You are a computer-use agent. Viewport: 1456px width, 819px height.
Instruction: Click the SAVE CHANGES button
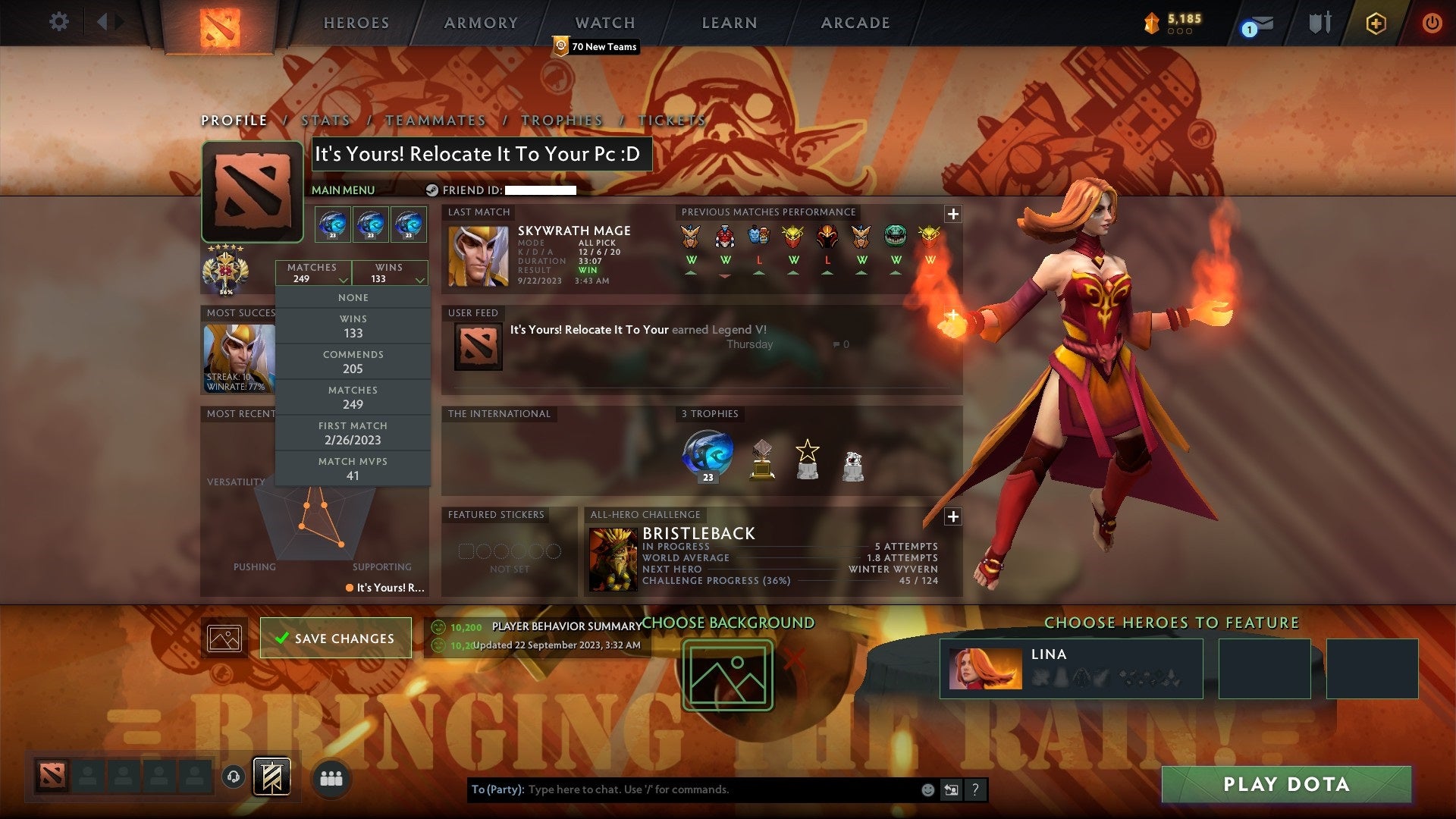(336, 638)
